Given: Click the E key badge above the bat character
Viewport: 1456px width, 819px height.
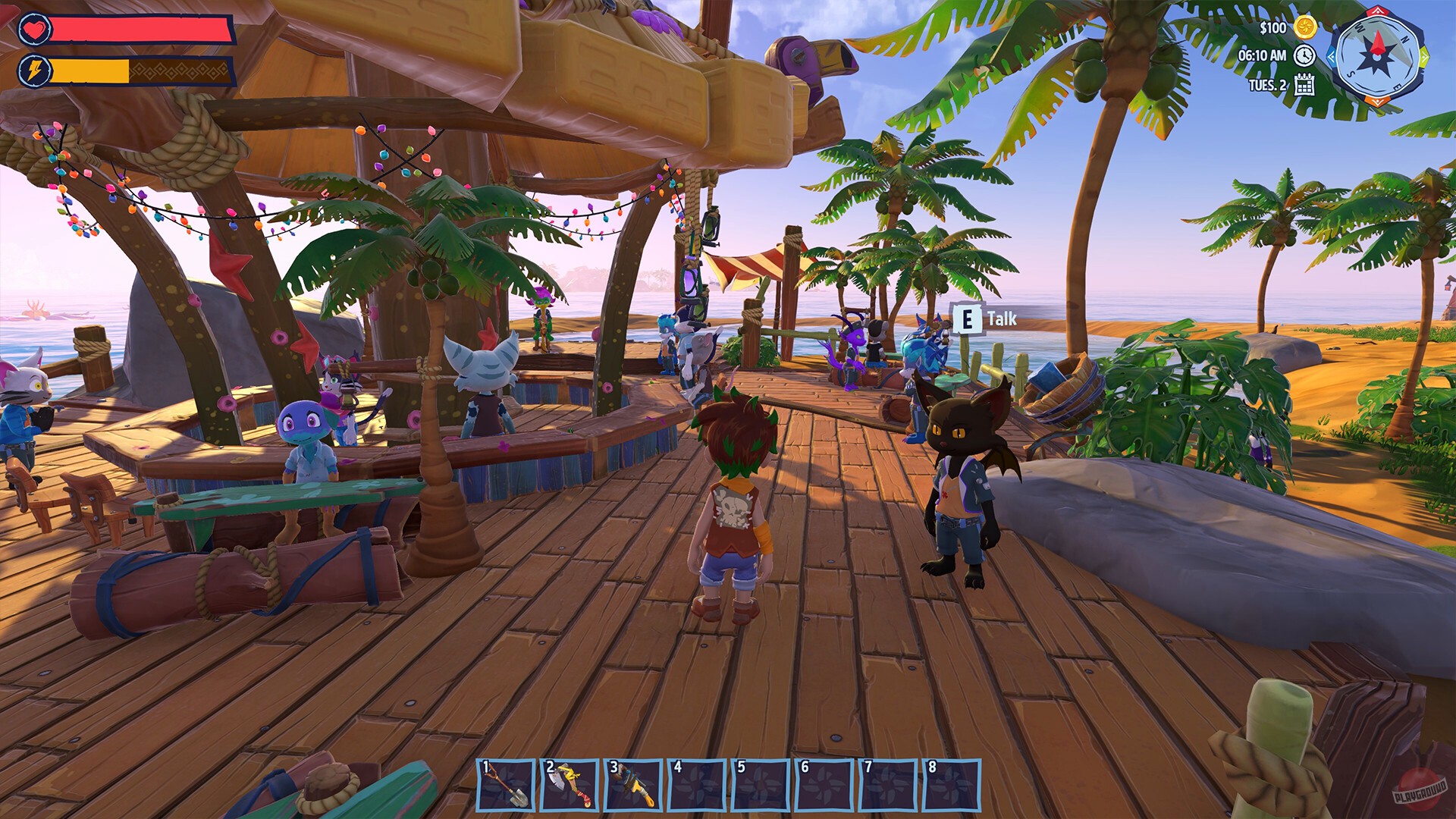Looking at the screenshot, I should pyautogui.click(x=968, y=319).
